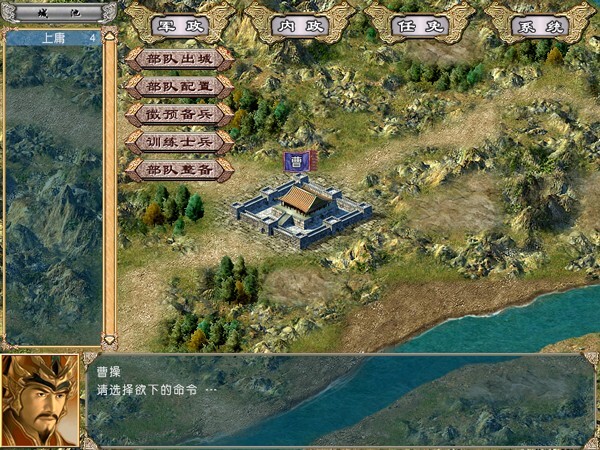Choose 徵预备兵 to recruit reserves
600x450 pixels.
coord(179,115)
